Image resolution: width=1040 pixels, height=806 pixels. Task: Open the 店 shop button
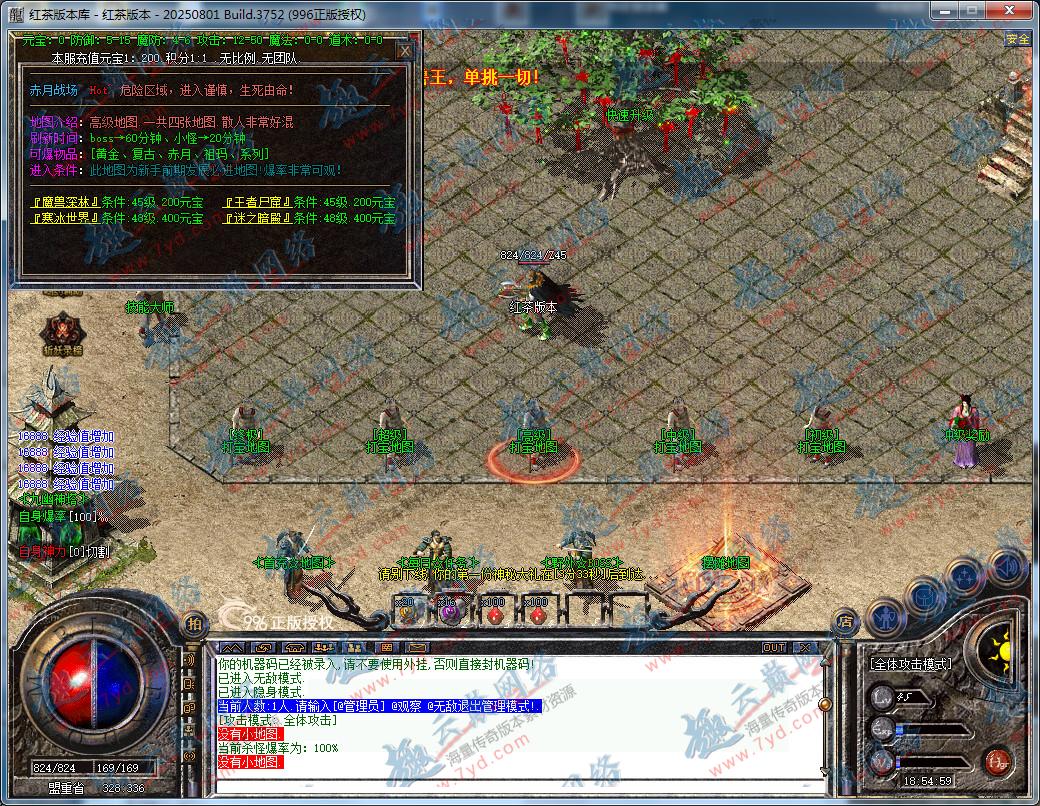click(x=846, y=621)
